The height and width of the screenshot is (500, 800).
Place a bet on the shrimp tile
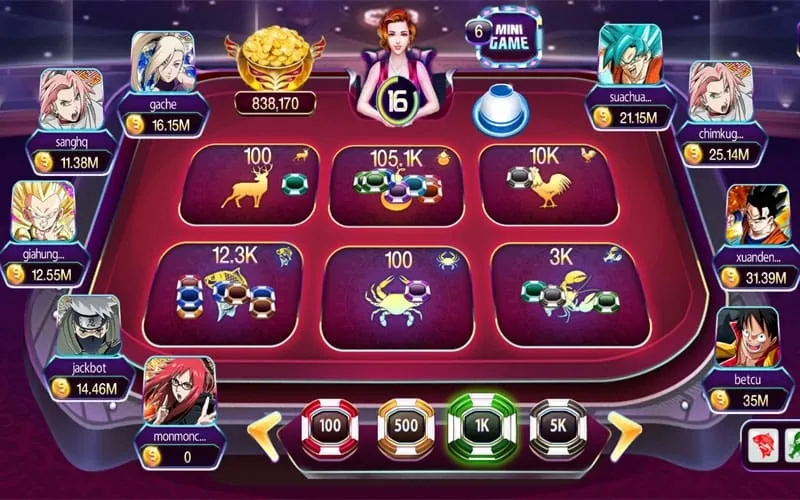coord(566,293)
